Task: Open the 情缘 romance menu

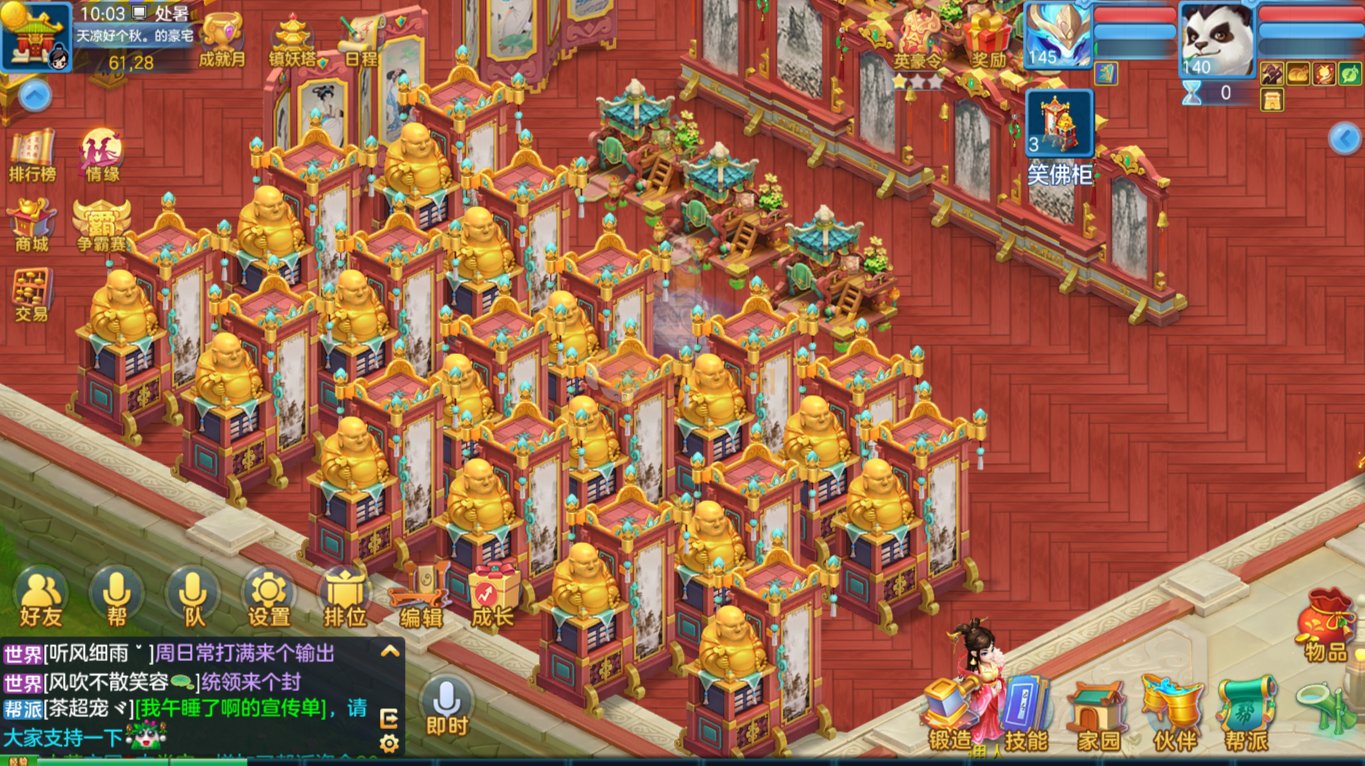Action: point(102,155)
